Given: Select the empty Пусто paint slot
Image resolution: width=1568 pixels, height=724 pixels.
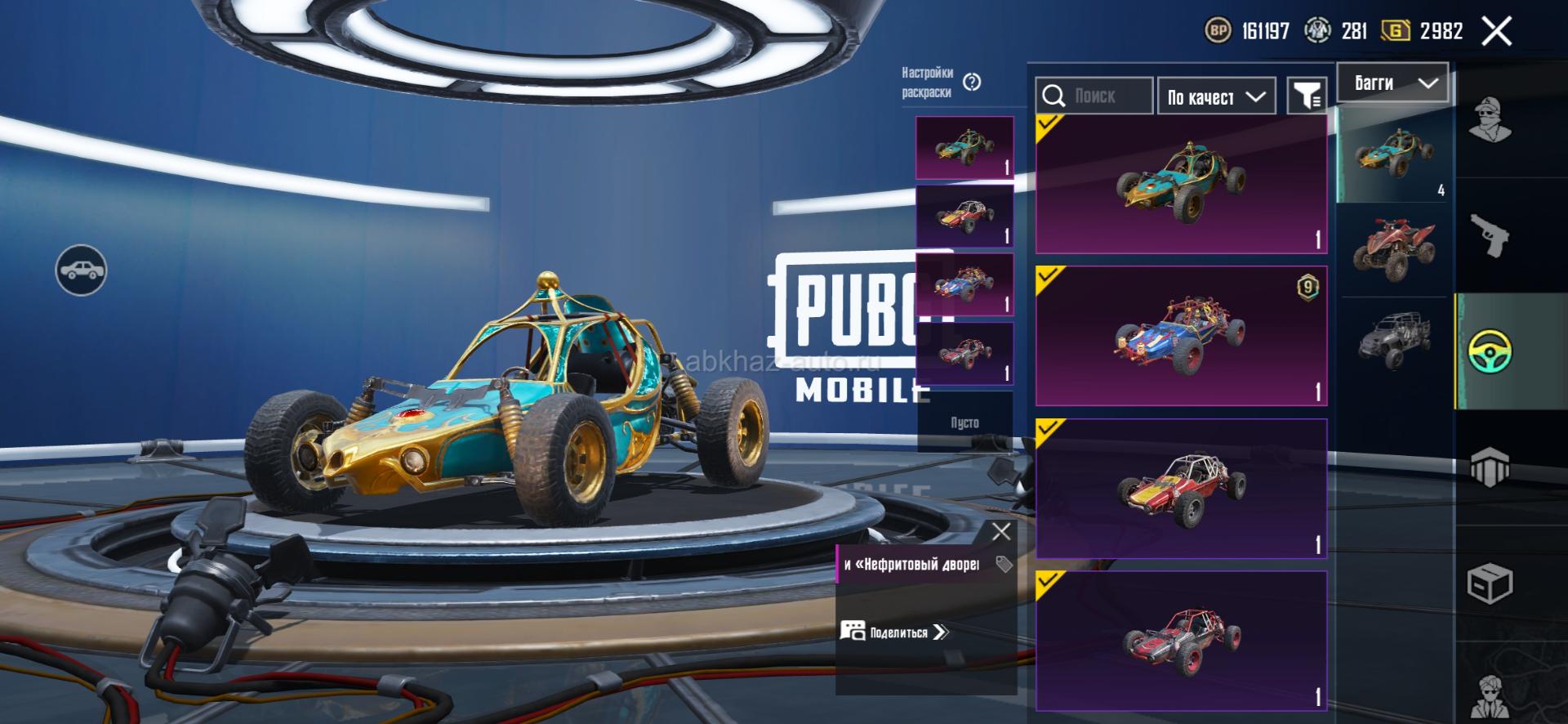Looking at the screenshot, I should point(964,422).
